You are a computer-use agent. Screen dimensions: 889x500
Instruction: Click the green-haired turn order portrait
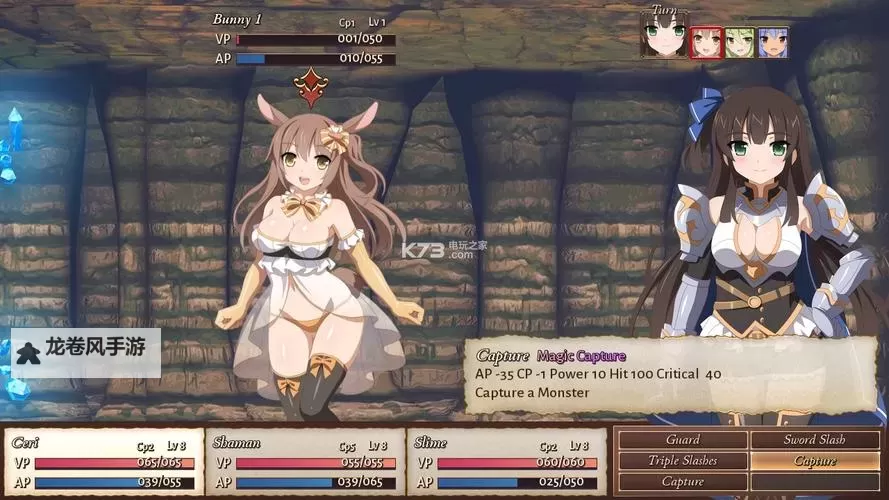[739, 42]
